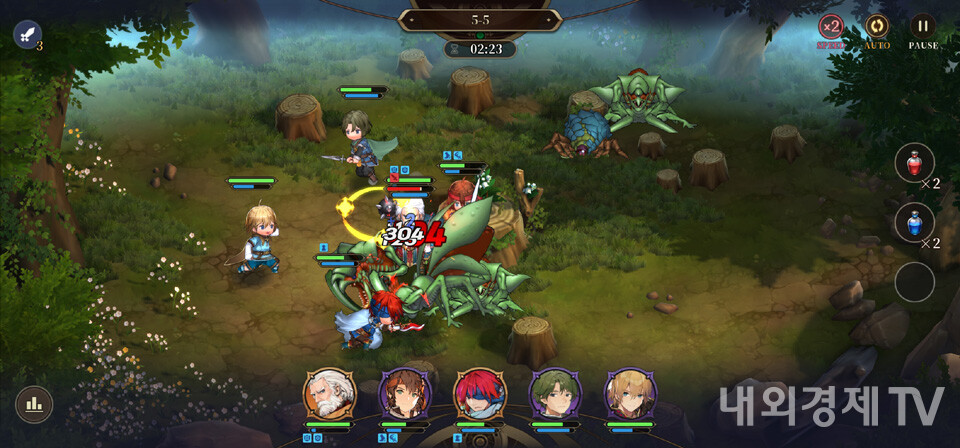Select the brown-haired hero portrait
The image size is (960, 448).
(404, 394)
